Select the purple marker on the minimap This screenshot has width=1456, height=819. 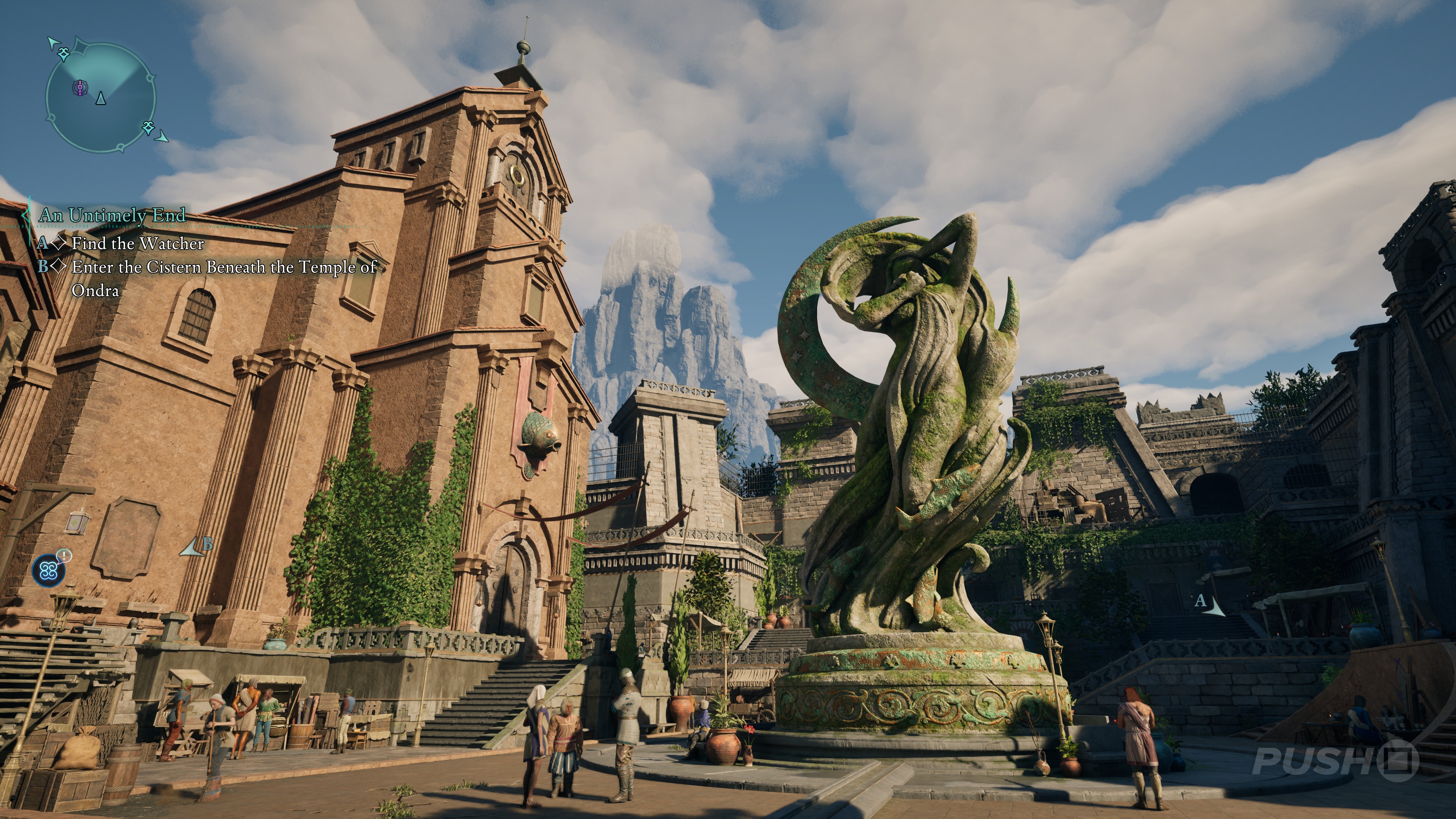(80, 88)
